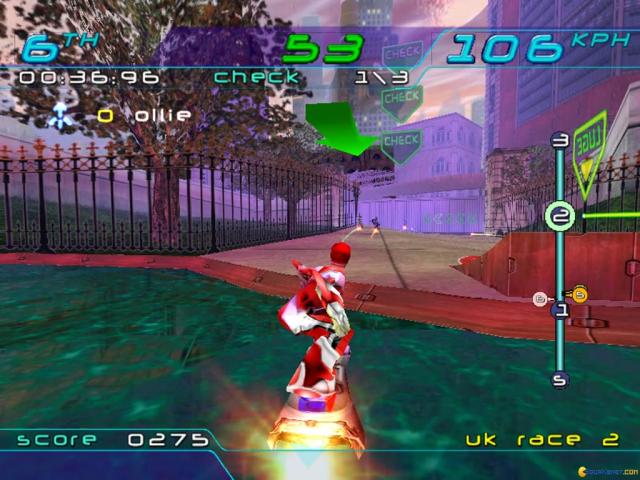640x480 pixels.
Task: Click the white 6th place racer marker
Action: pos(540,298)
